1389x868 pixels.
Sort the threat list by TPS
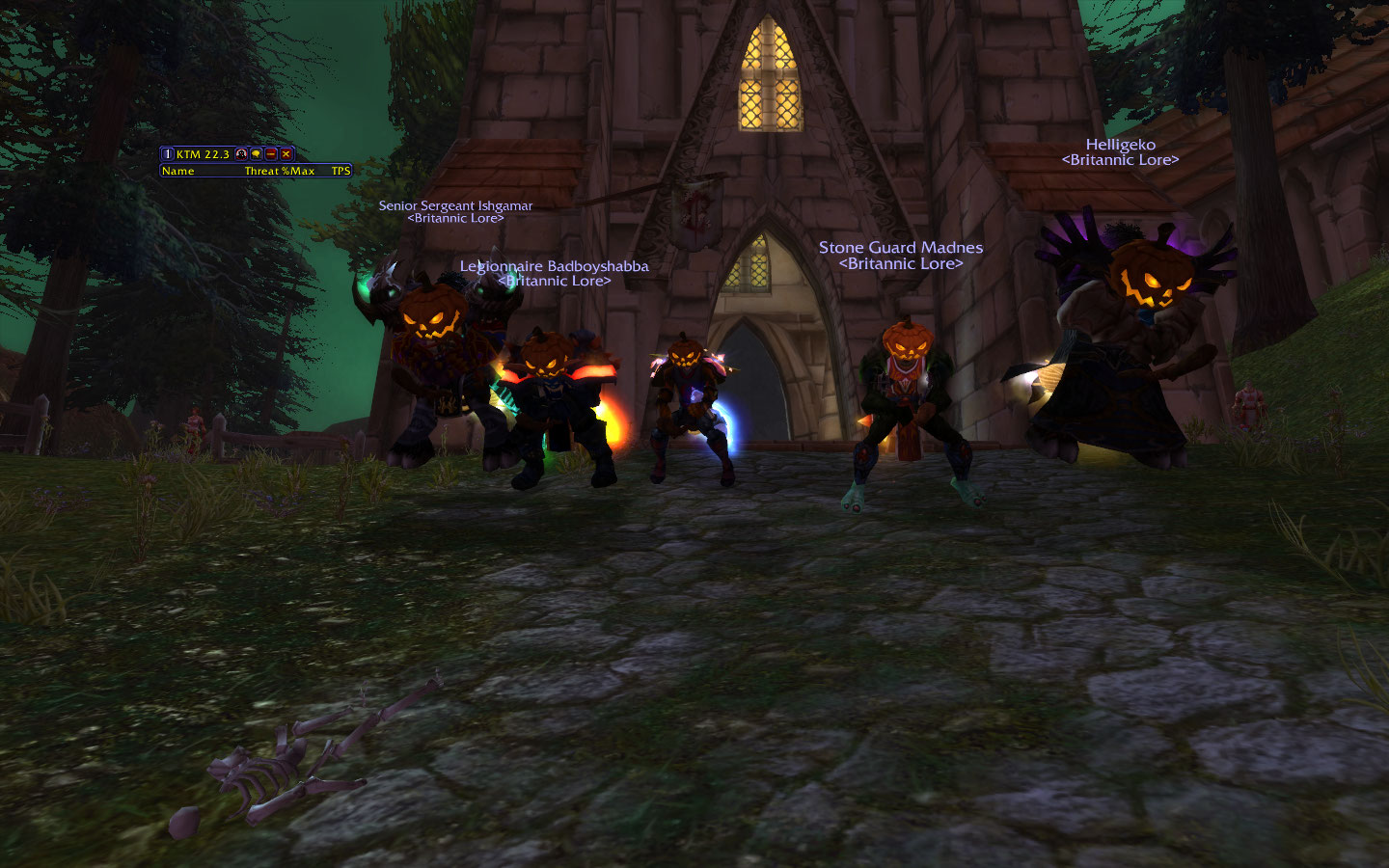tap(340, 171)
